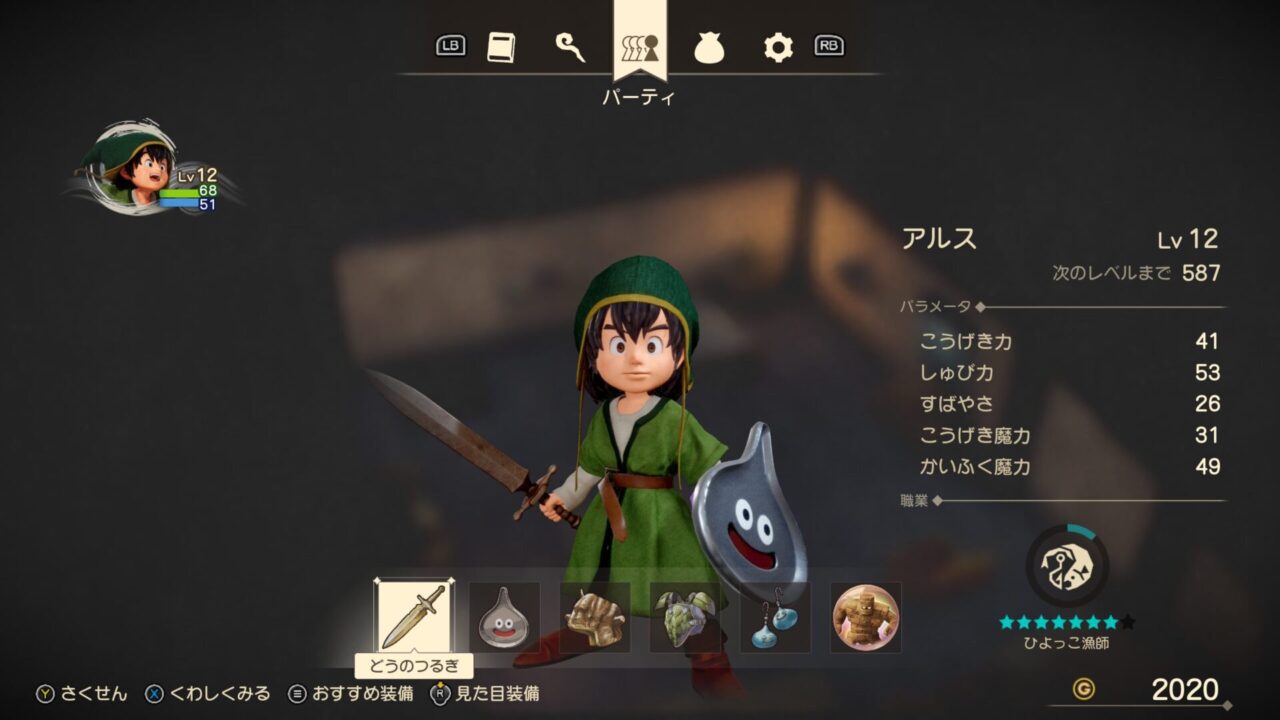Open the item bag tab
The image size is (1280, 720).
click(x=709, y=47)
